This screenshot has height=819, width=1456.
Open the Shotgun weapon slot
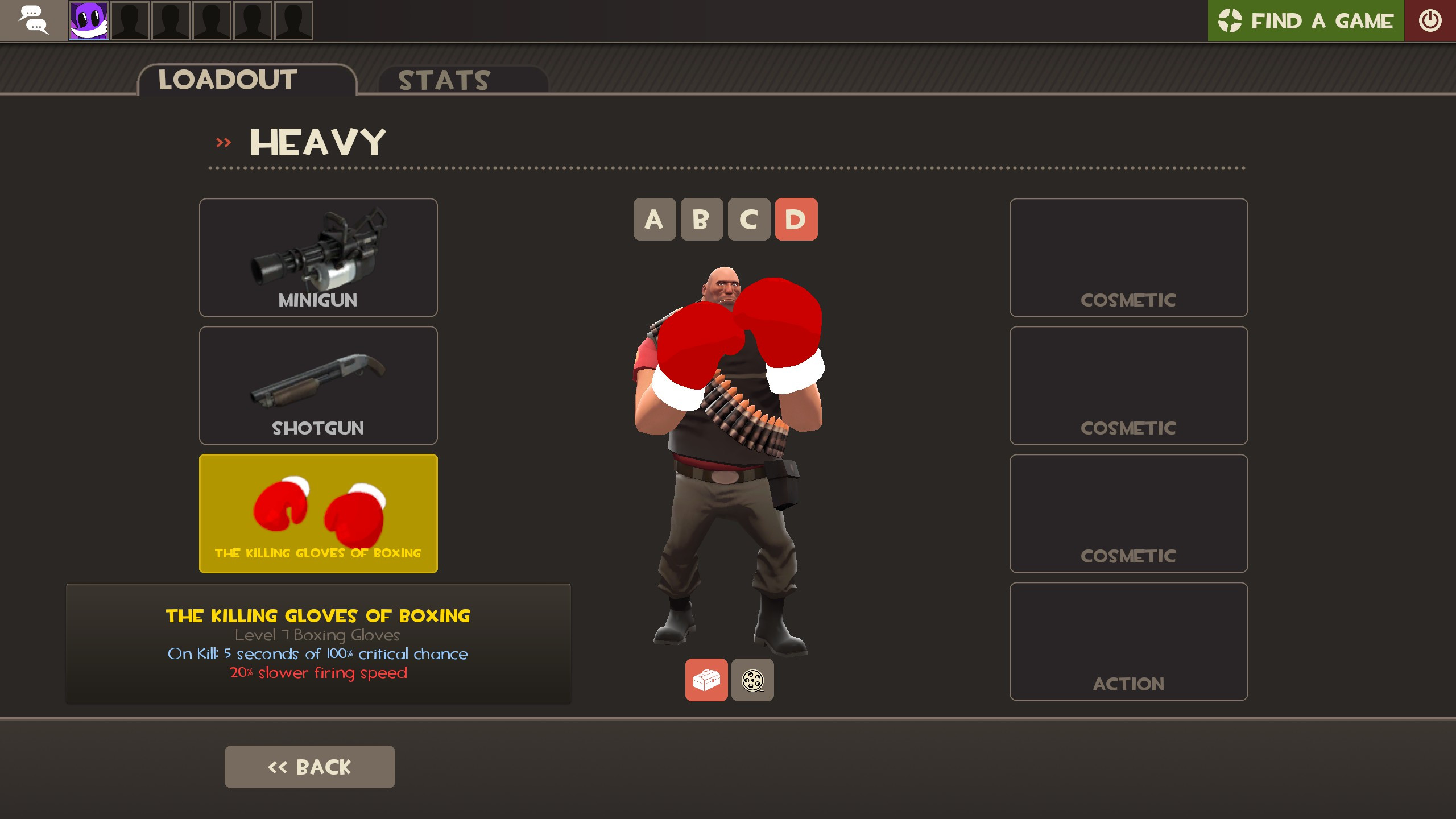tap(318, 385)
